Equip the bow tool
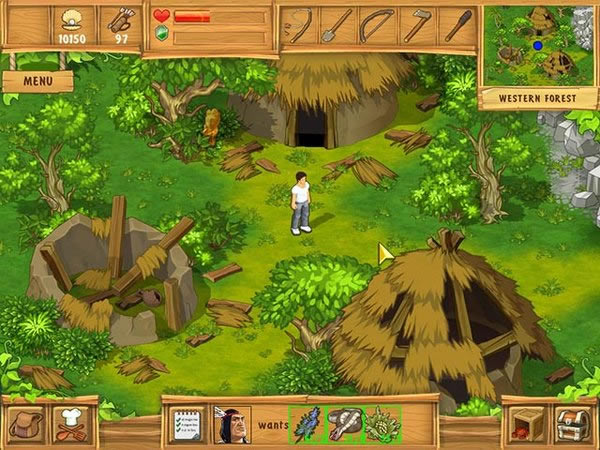Viewport: 600px width, 450px height. tap(377, 25)
